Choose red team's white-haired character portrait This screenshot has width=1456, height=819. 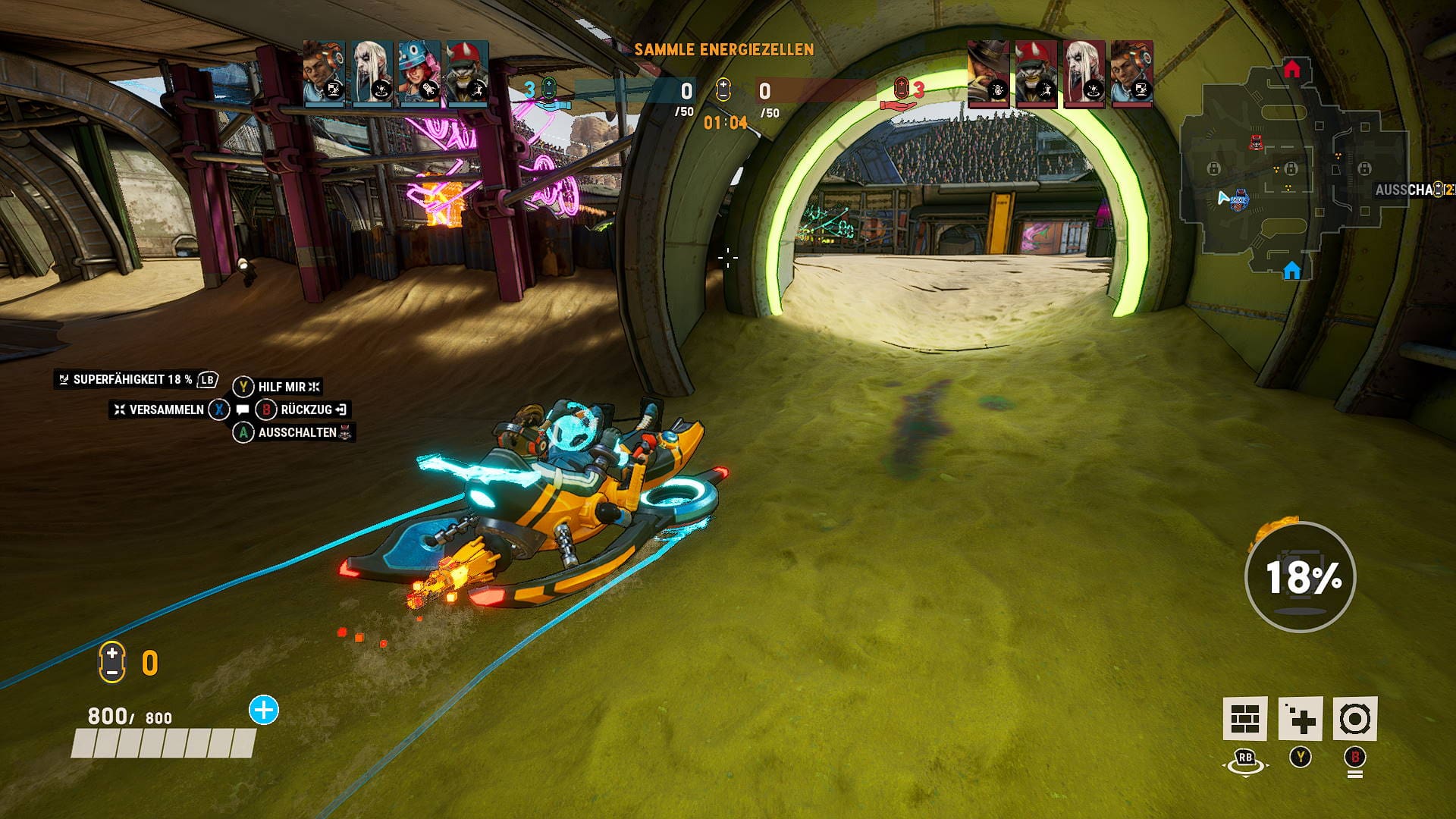(x=1084, y=74)
